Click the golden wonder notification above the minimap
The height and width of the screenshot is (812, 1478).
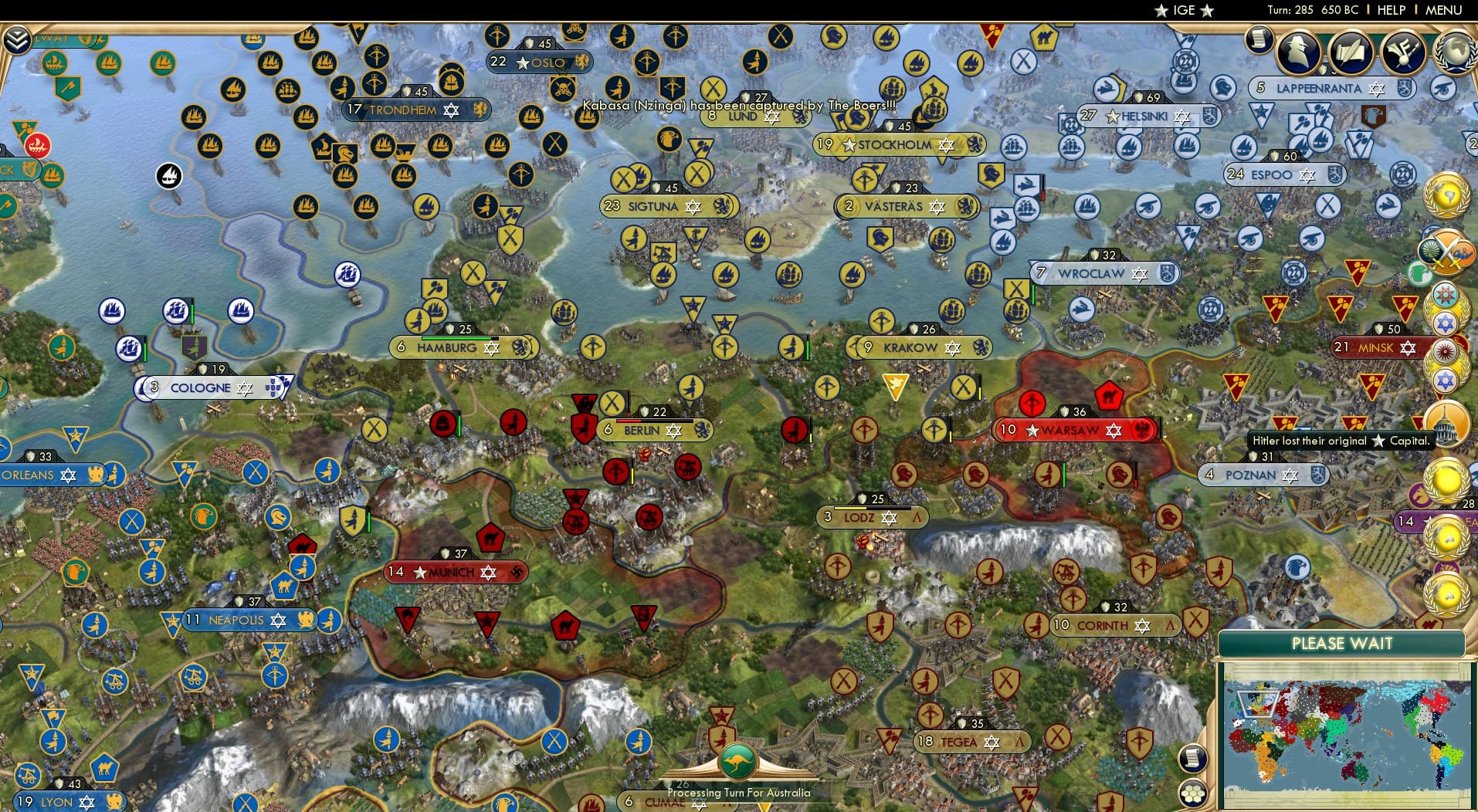[x=1446, y=592]
